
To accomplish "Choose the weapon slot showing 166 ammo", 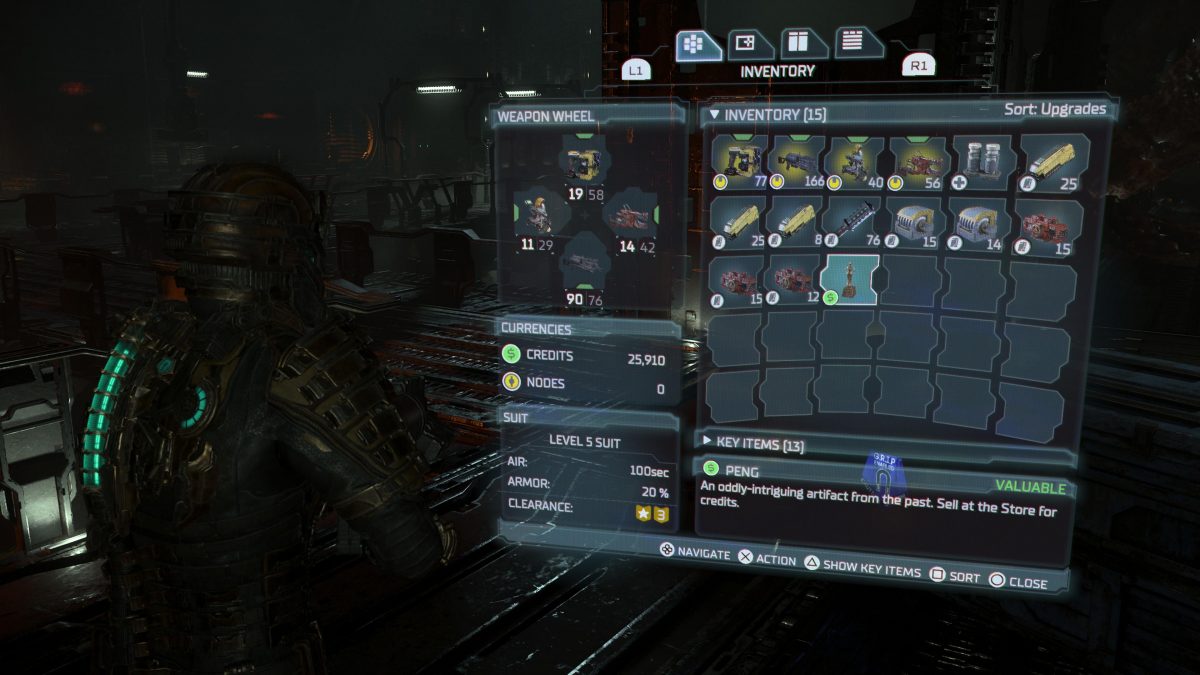I will point(796,162).
